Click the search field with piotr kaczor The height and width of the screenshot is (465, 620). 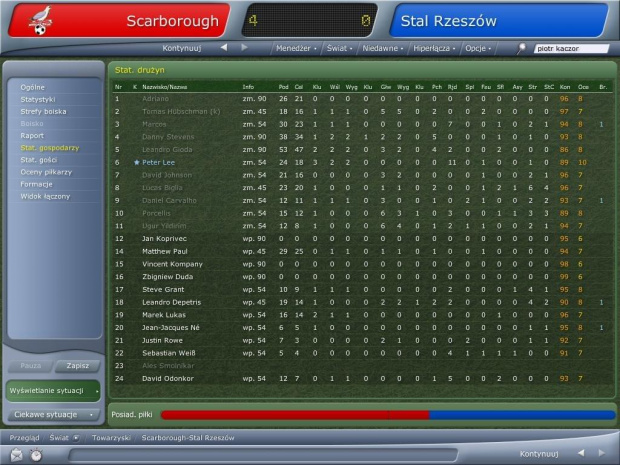570,47
